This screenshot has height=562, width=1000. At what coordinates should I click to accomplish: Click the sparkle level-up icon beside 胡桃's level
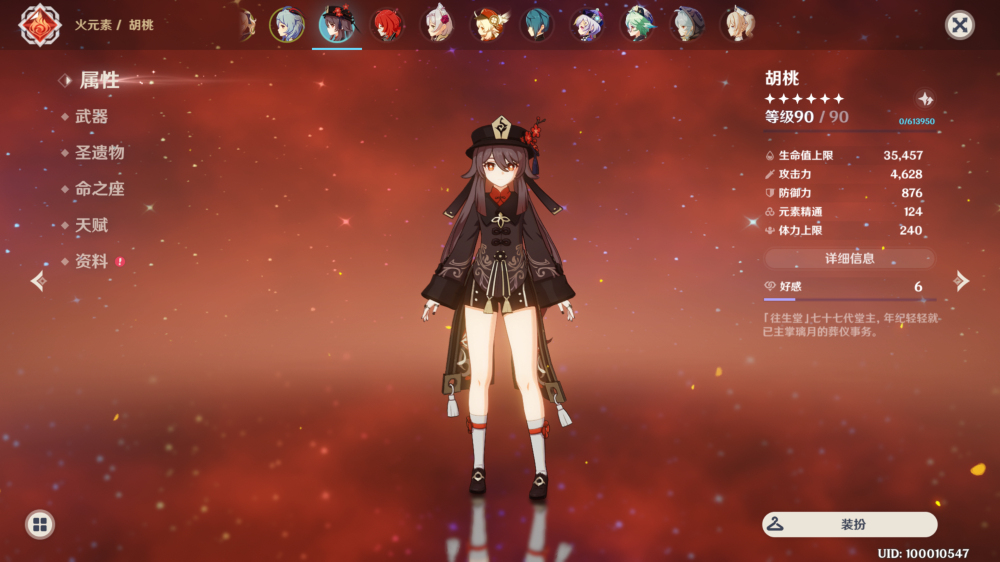[x=926, y=99]
